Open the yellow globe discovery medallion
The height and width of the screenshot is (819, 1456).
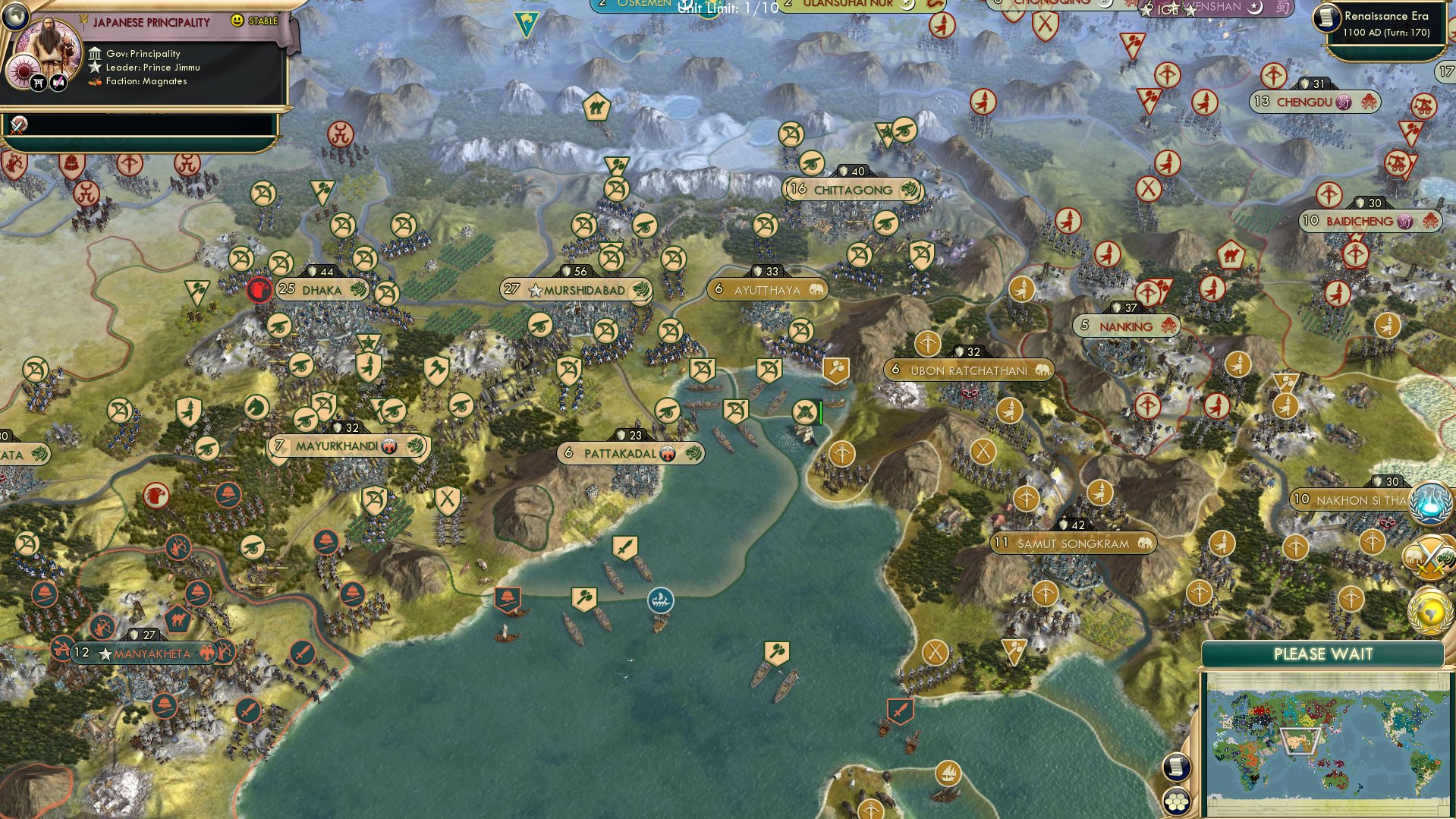[x=1430, y=611]
